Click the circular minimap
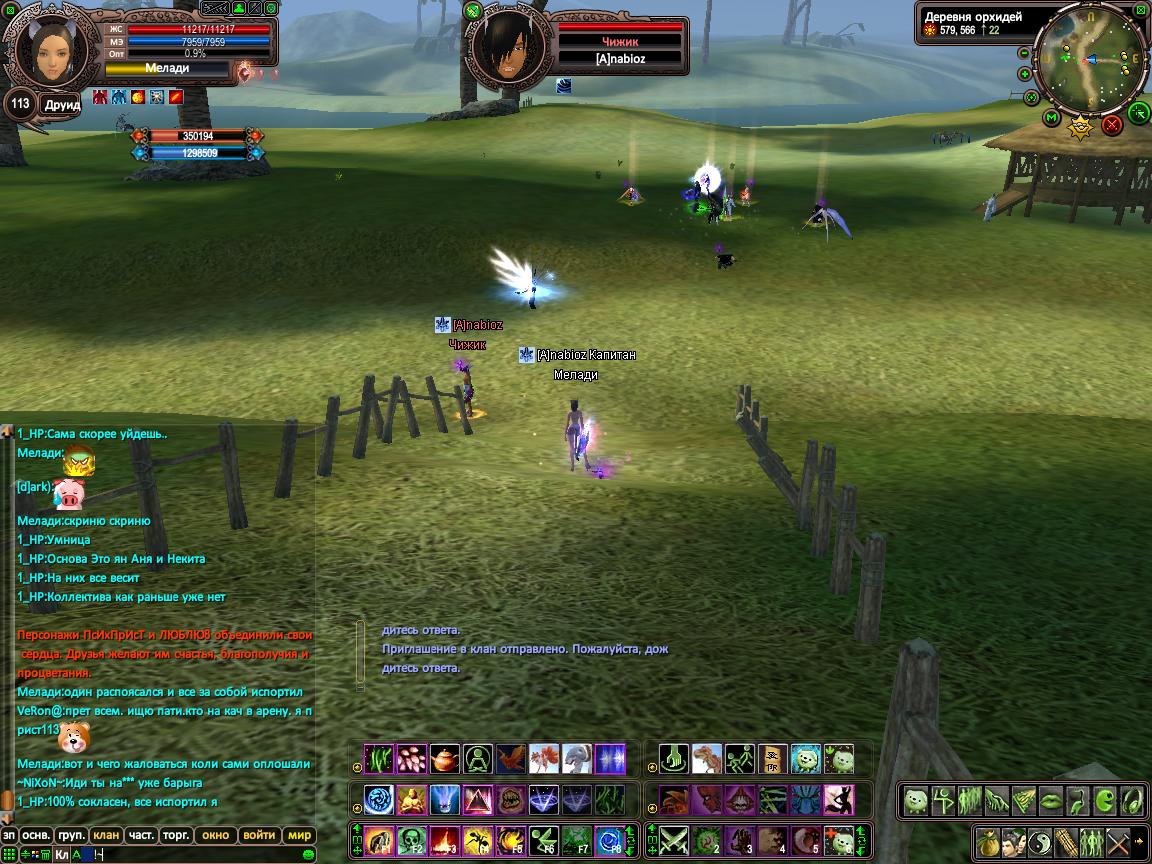Image resolution: width=1152 pixels, height=864 pixels. coord(1088,60)
